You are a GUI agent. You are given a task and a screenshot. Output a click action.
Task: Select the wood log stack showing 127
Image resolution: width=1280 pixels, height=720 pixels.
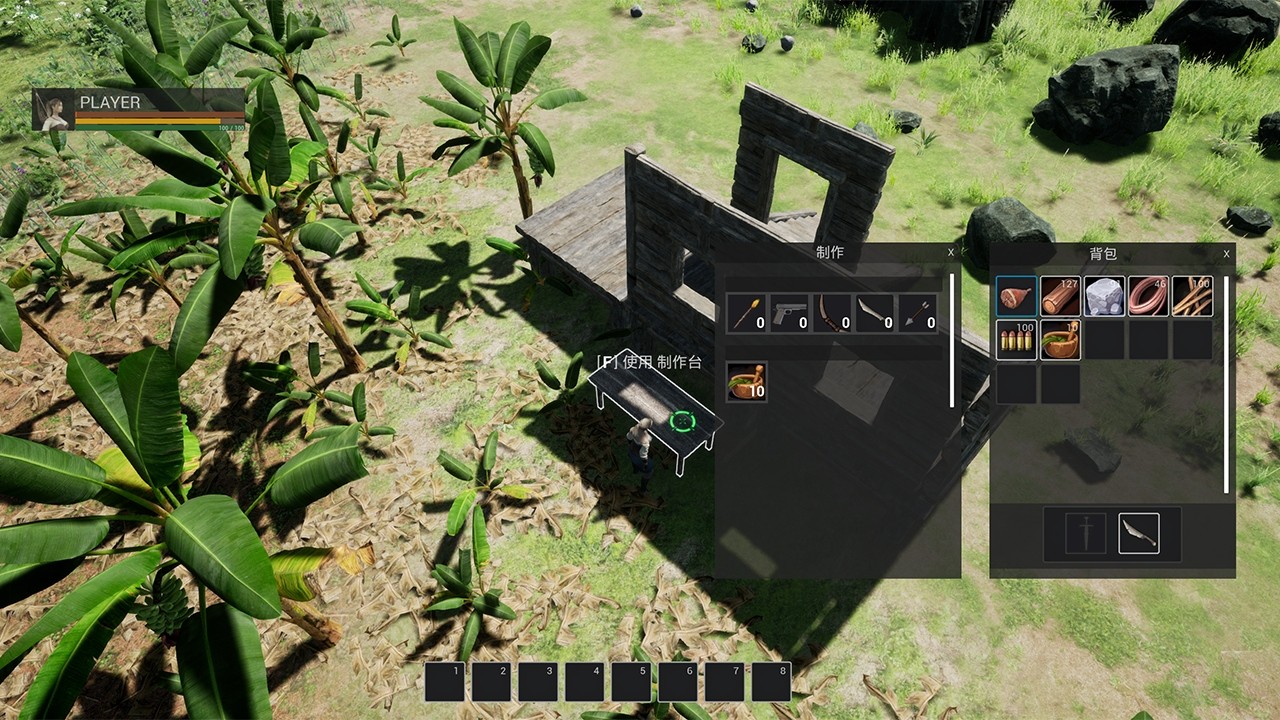click(x=1060, y=295)
